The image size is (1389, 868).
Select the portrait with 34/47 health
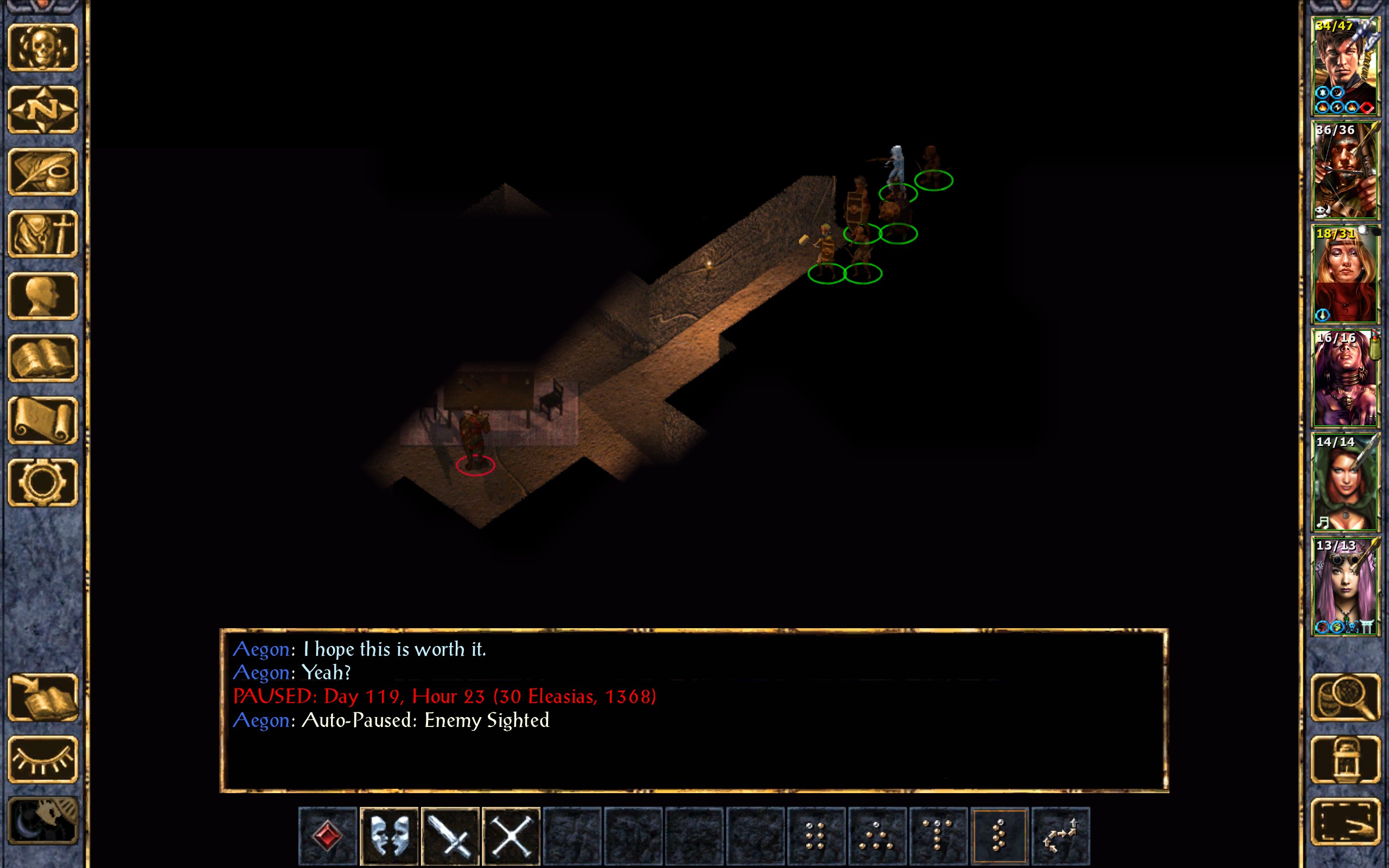pyautogui.click(x=1345, y=67)
